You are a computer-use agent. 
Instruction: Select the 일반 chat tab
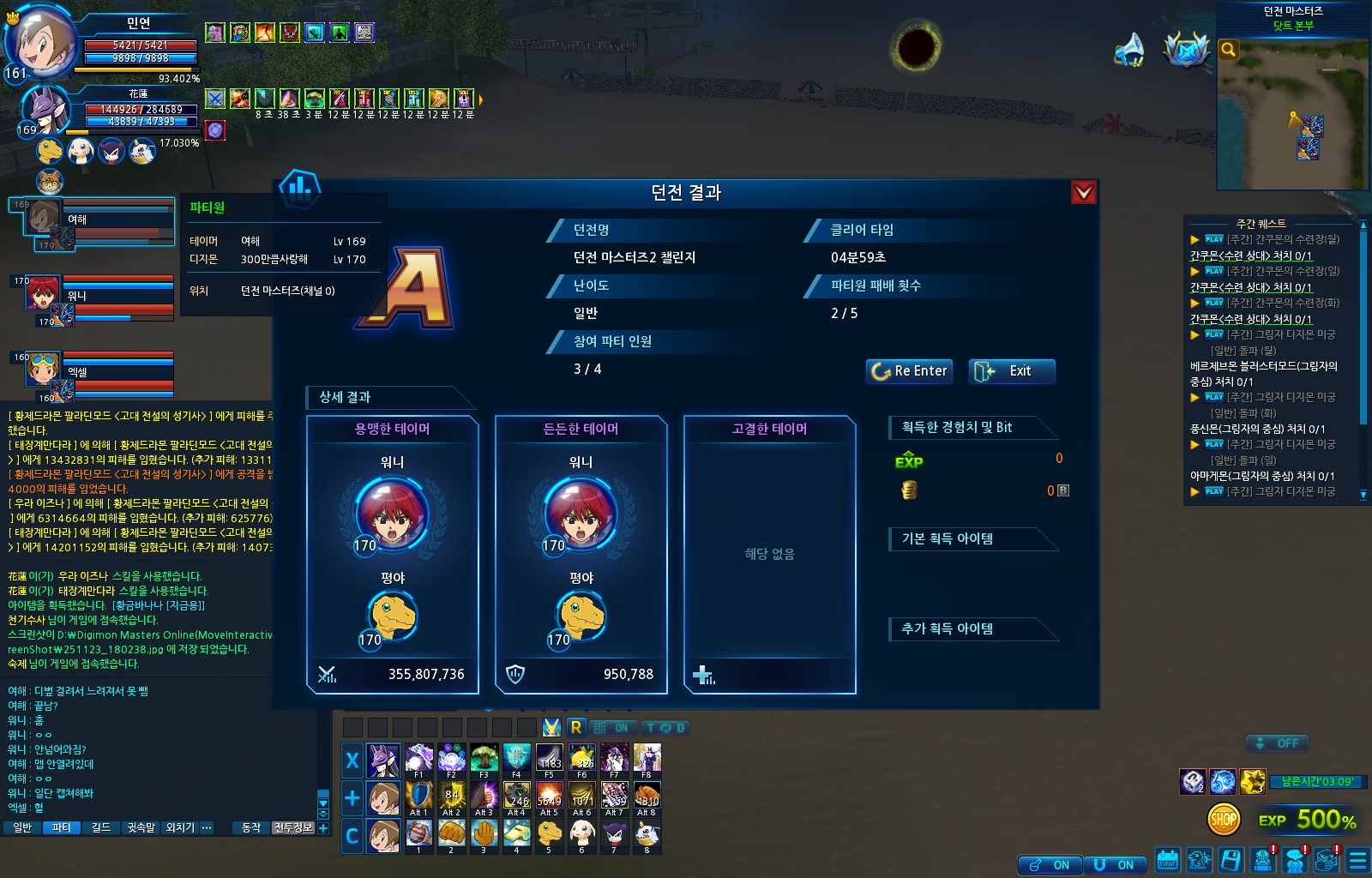click(x=22, y=827)
